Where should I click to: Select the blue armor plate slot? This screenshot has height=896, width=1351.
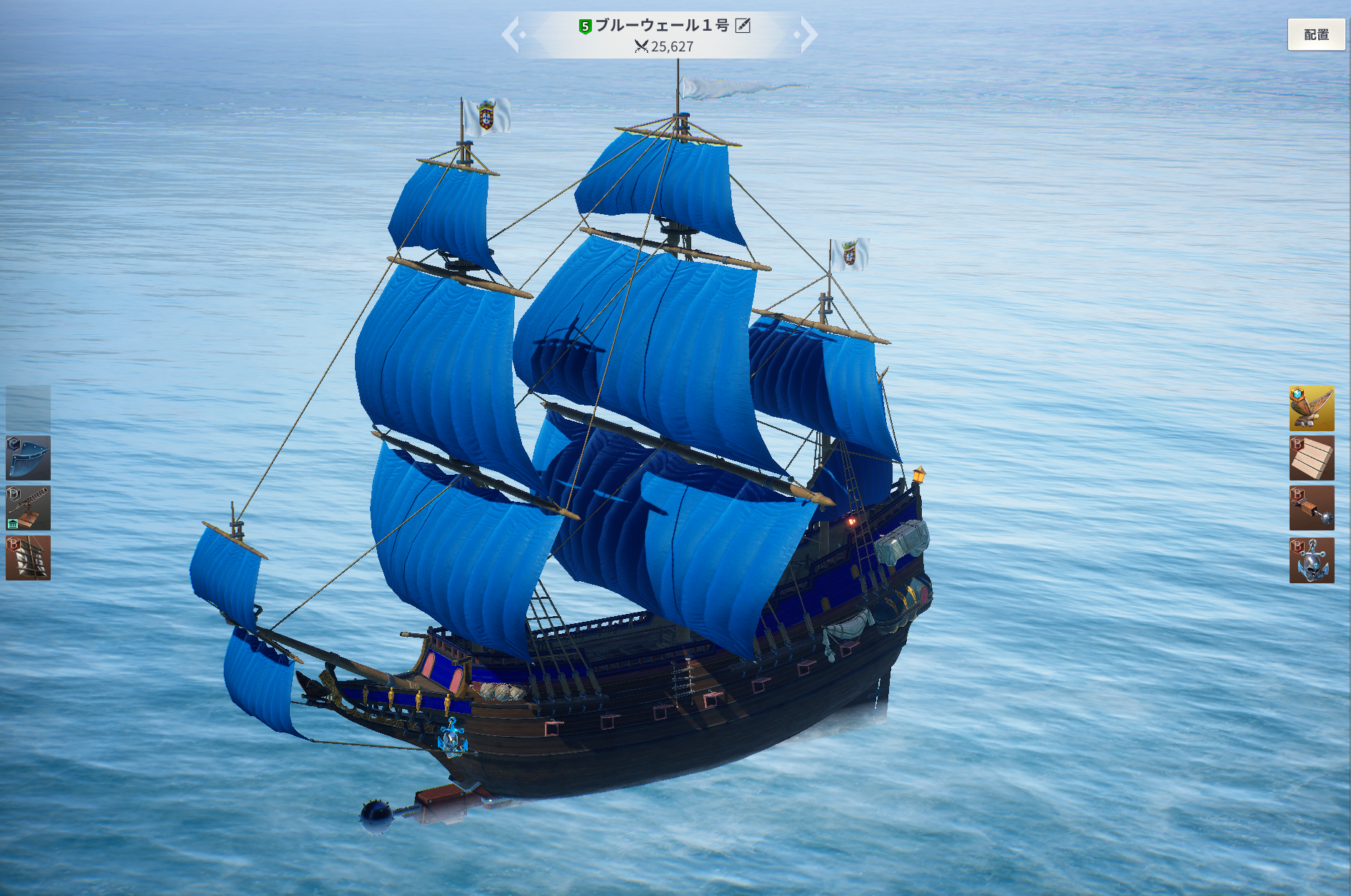click(29, 458)
